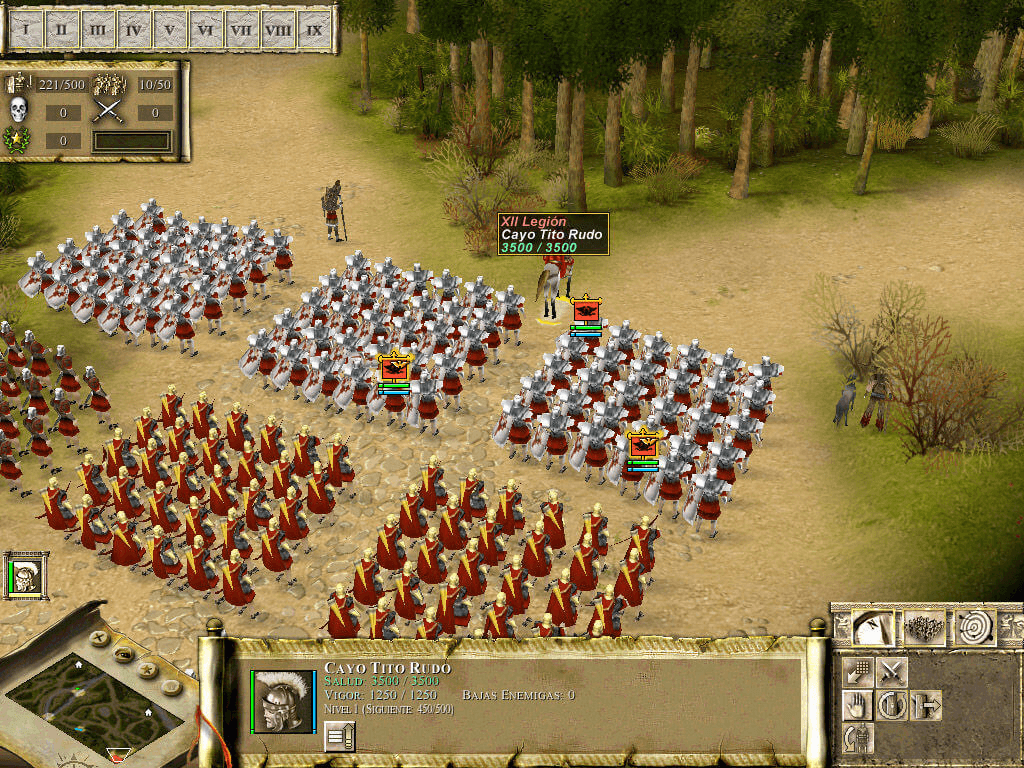Select control group VII
Viewport: 1024px width, 768px height.
pyautogui.click(x=242, y=29)
